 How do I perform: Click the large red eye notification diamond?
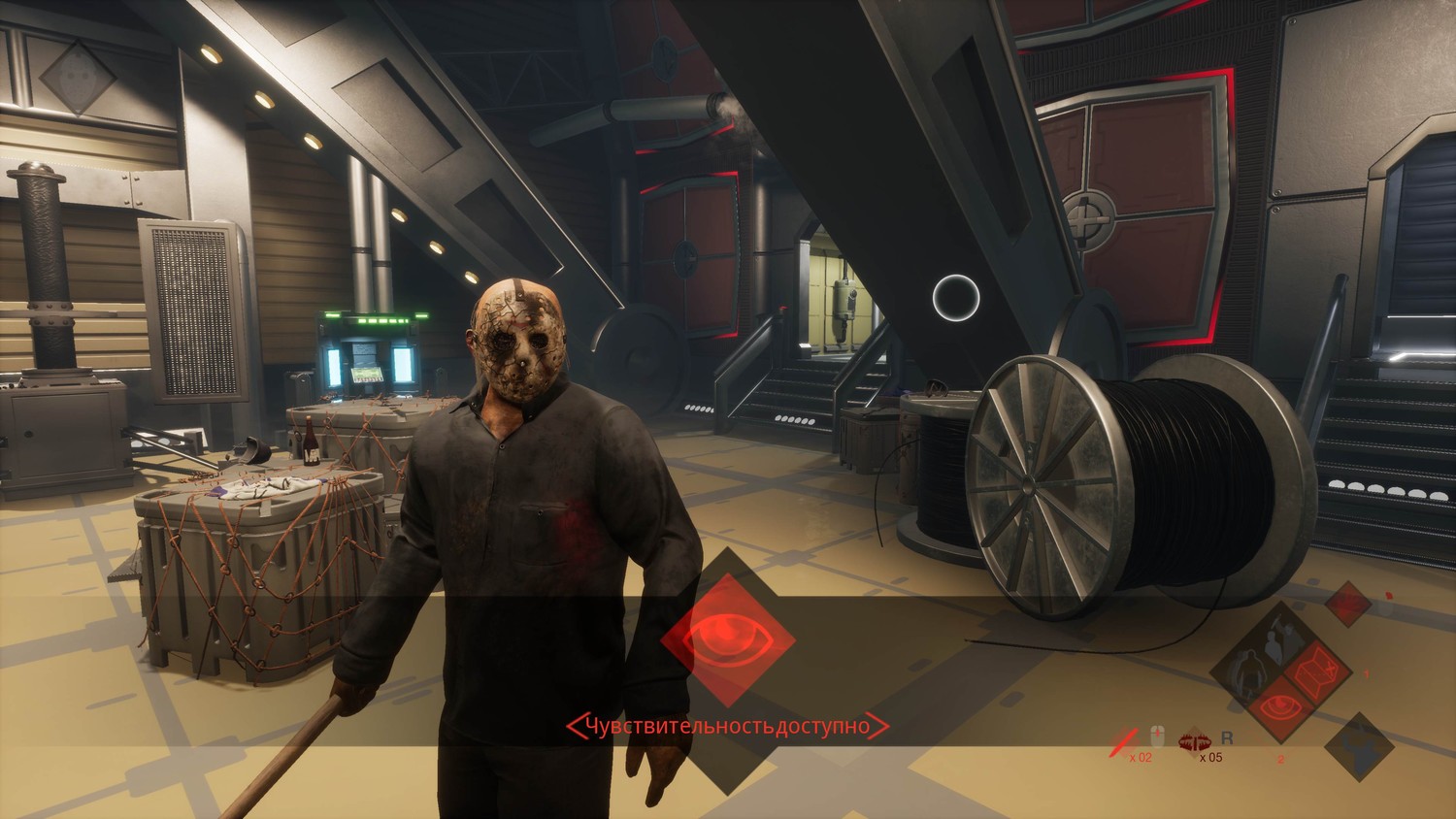coord(728,639)
